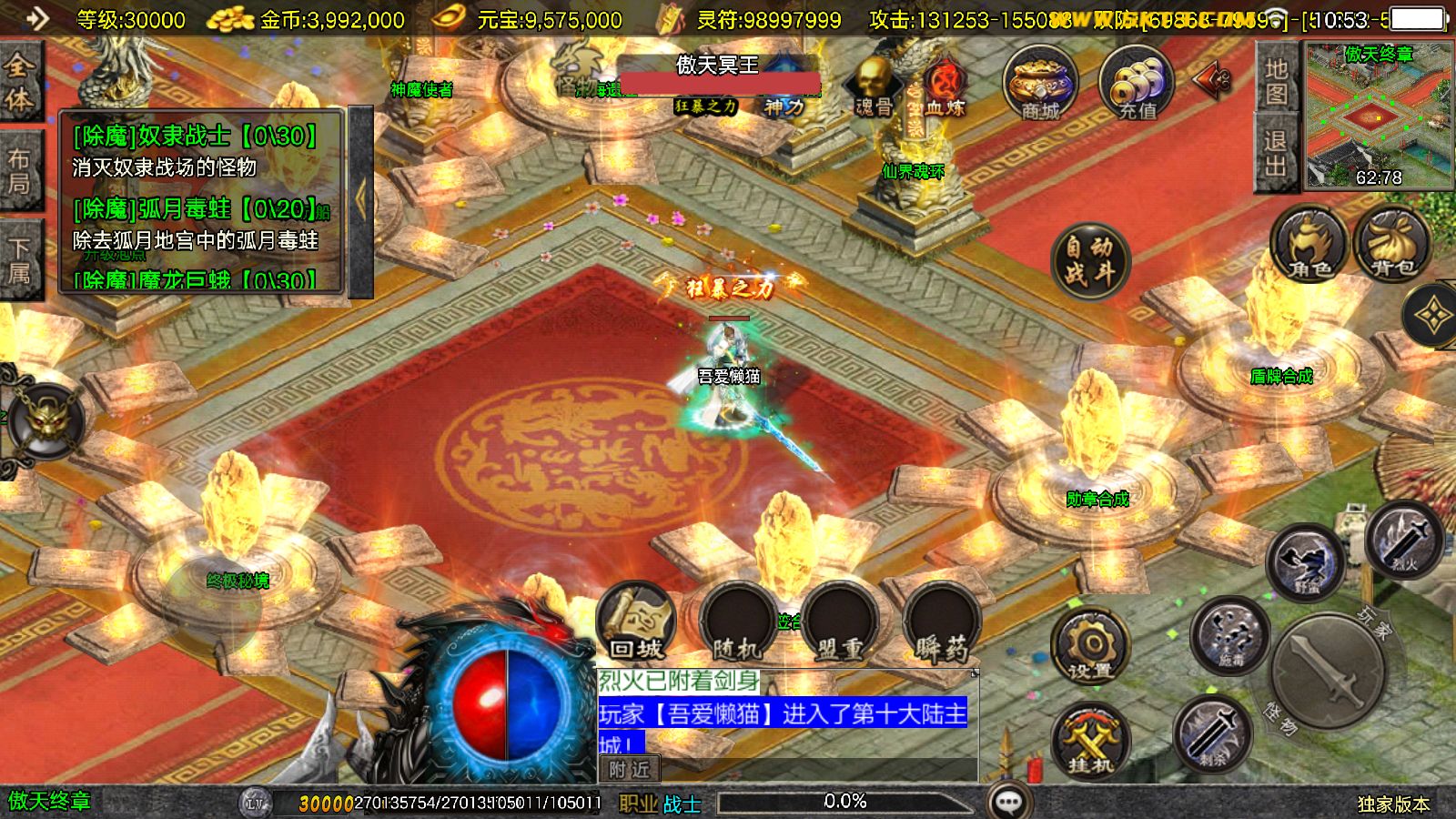Open the minimap in the corner

pyautogui.click(x=1379, y=116)
